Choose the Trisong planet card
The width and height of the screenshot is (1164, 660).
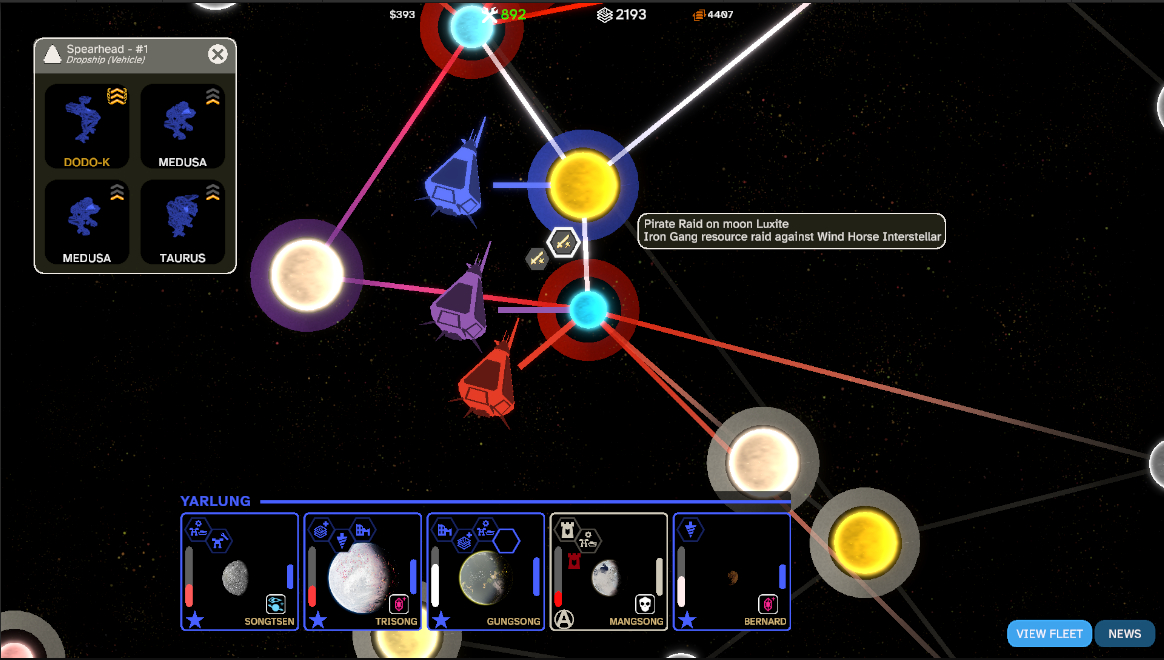click(362, 572)
